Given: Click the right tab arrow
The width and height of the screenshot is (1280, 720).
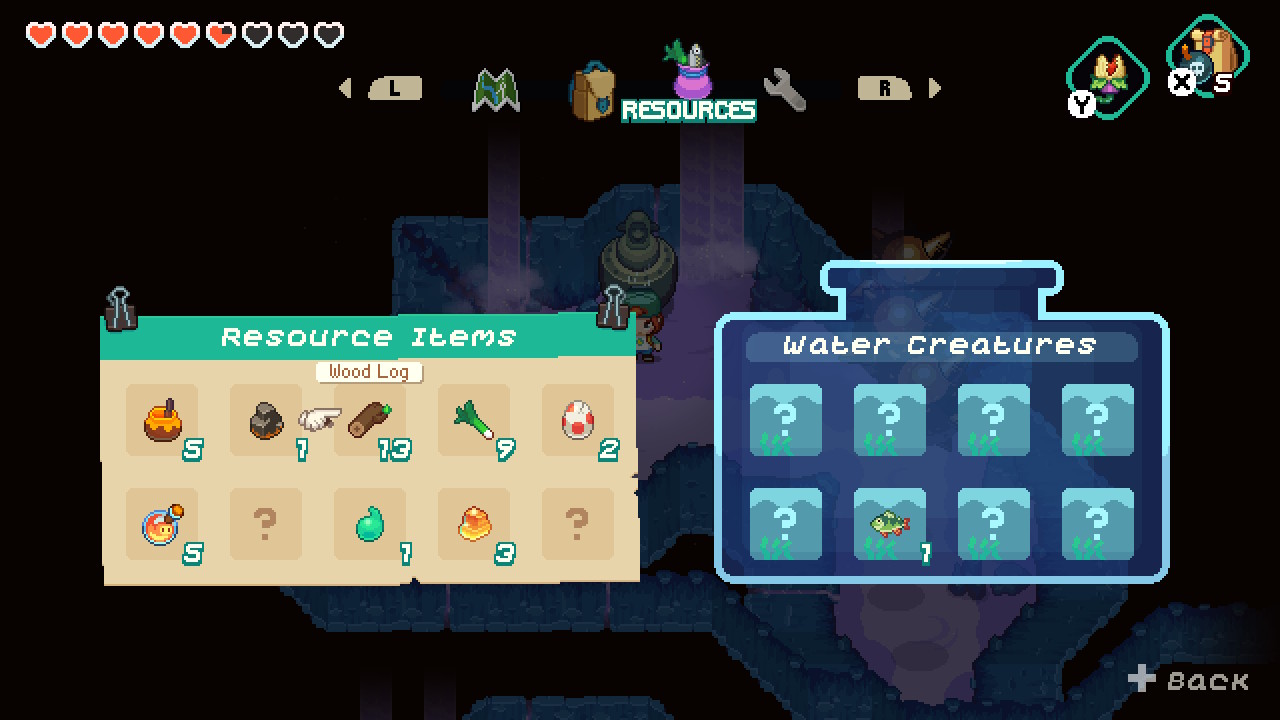Looking at the screenshot, I should (x=935, y=88).
